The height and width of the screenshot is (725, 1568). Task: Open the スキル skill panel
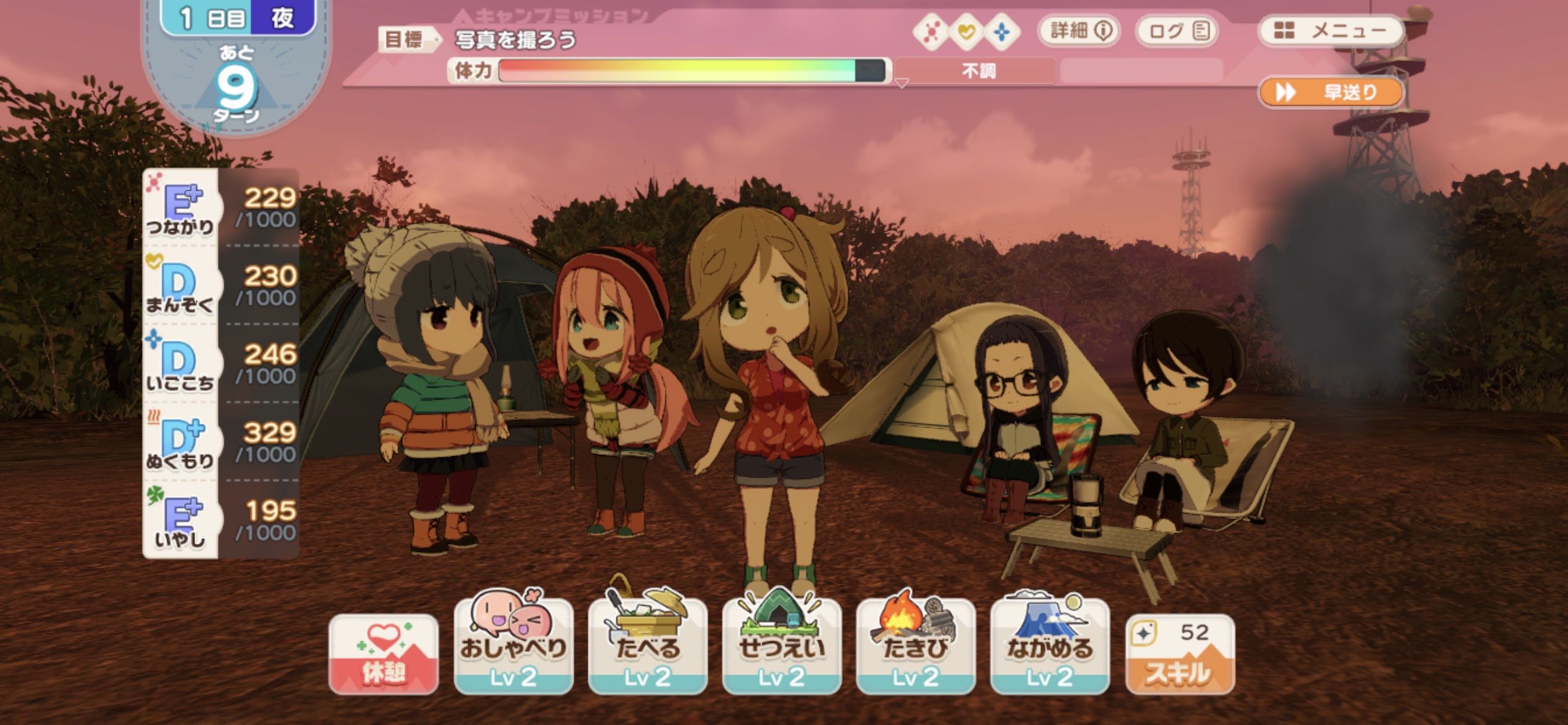[x=1180, y=654]
